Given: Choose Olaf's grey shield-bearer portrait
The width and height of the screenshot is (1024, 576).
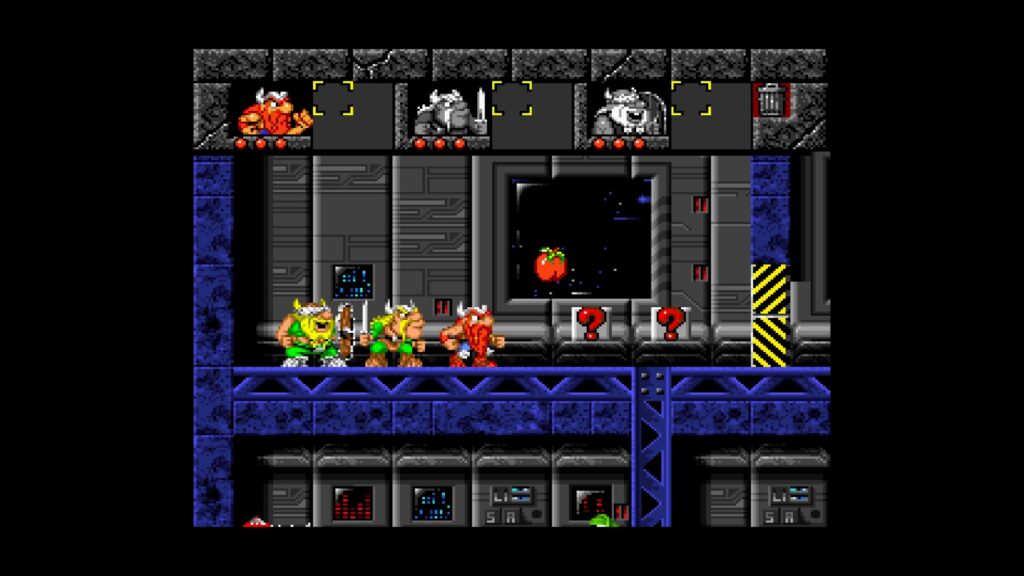Looking at the screenshot, I should (x=626, y=112).
